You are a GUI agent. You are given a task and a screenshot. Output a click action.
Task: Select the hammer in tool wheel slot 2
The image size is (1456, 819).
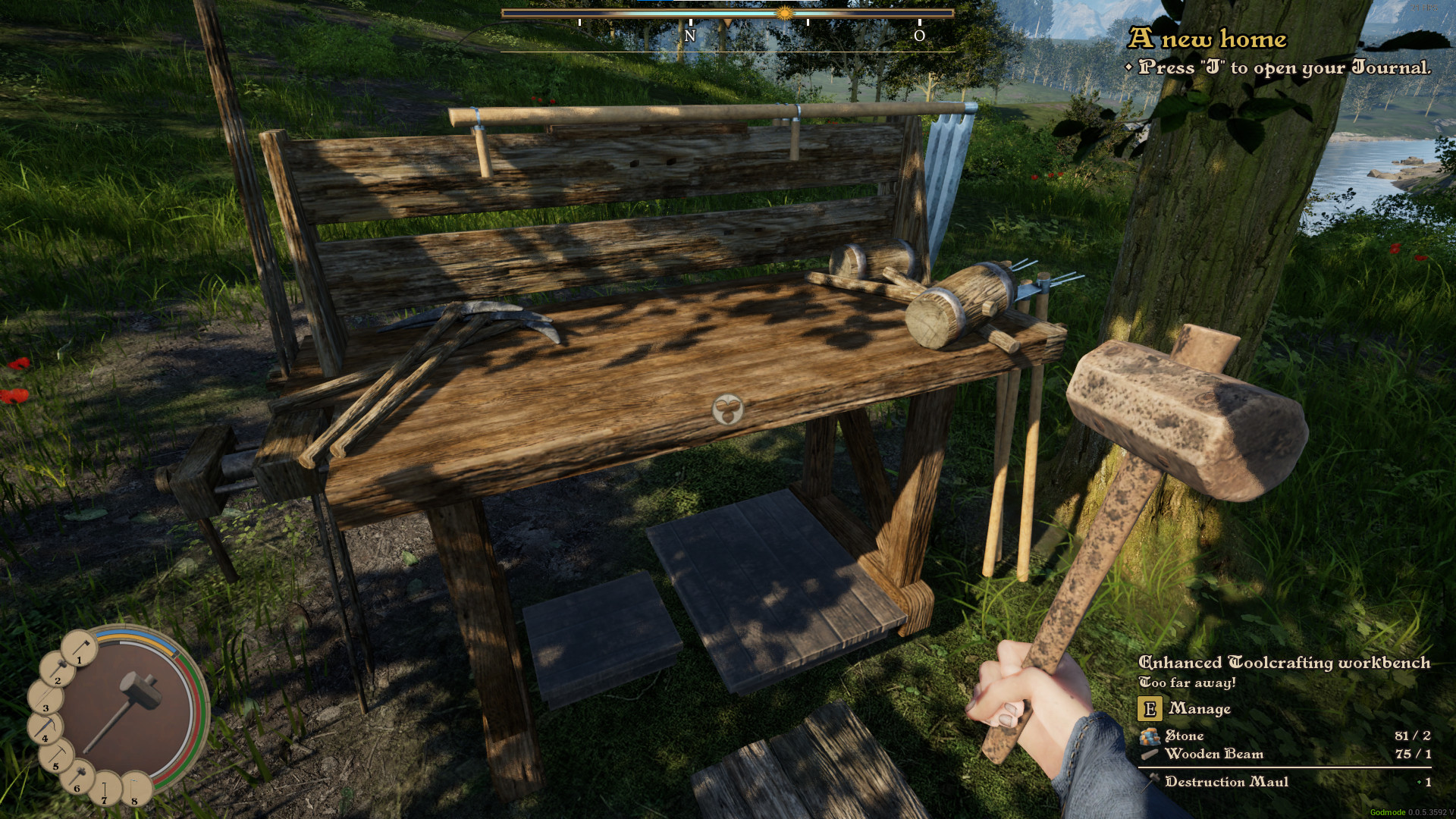(x=58, y=670)
